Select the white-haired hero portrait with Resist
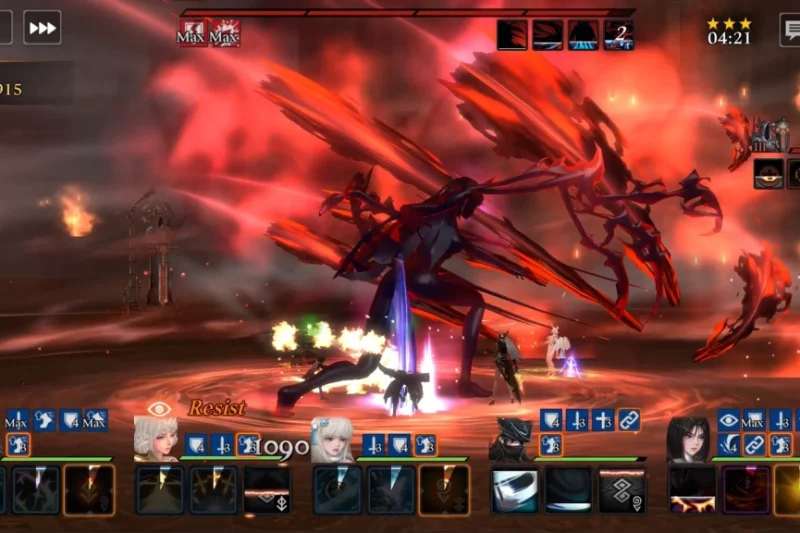The width and height of the screenshot is (800, 533). pyautogui.click(x=156, y=439)
